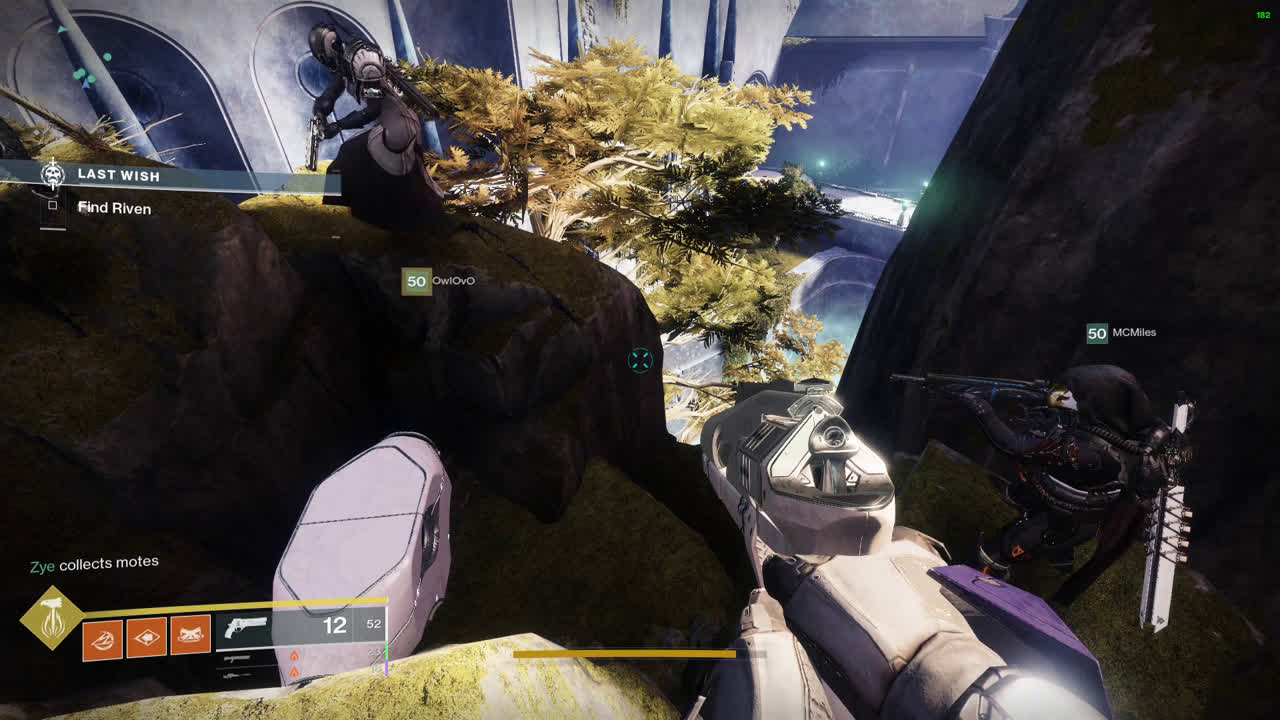Select the equipped hand cannon weapon slot
This screenshot has width=1280, height=720.
tap(300, 627)
